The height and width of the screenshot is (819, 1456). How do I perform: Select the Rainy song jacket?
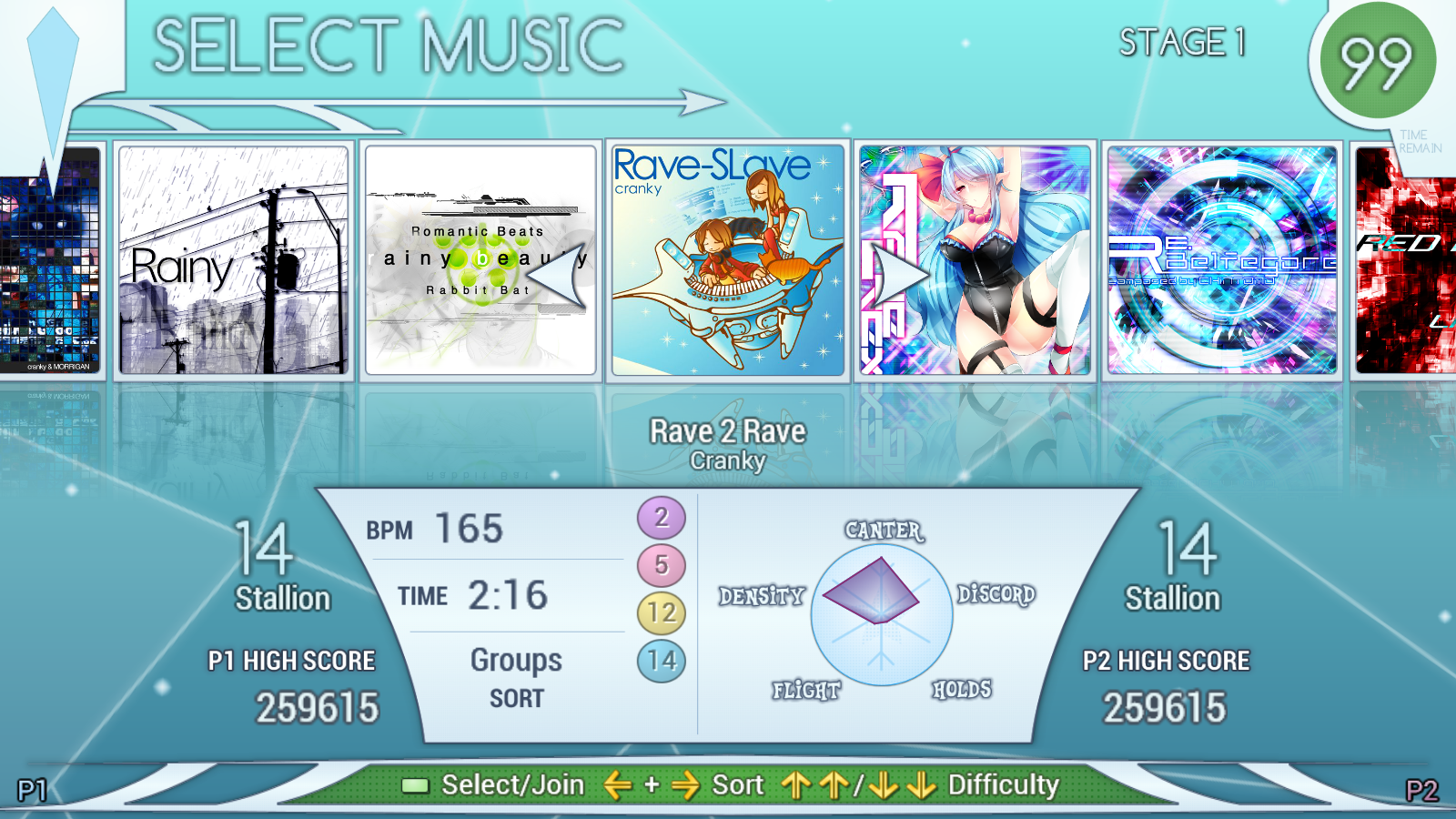pyautogui.click(x=233, y=260)
